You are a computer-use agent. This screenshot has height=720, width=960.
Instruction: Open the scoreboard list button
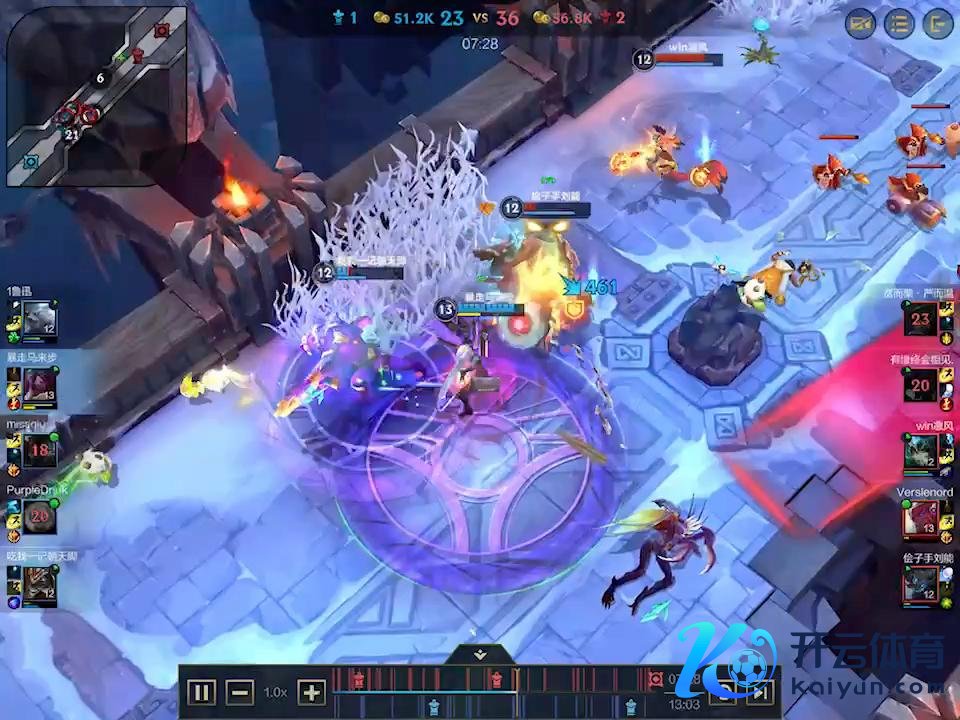pyautogui.click(x=899, y=24)
